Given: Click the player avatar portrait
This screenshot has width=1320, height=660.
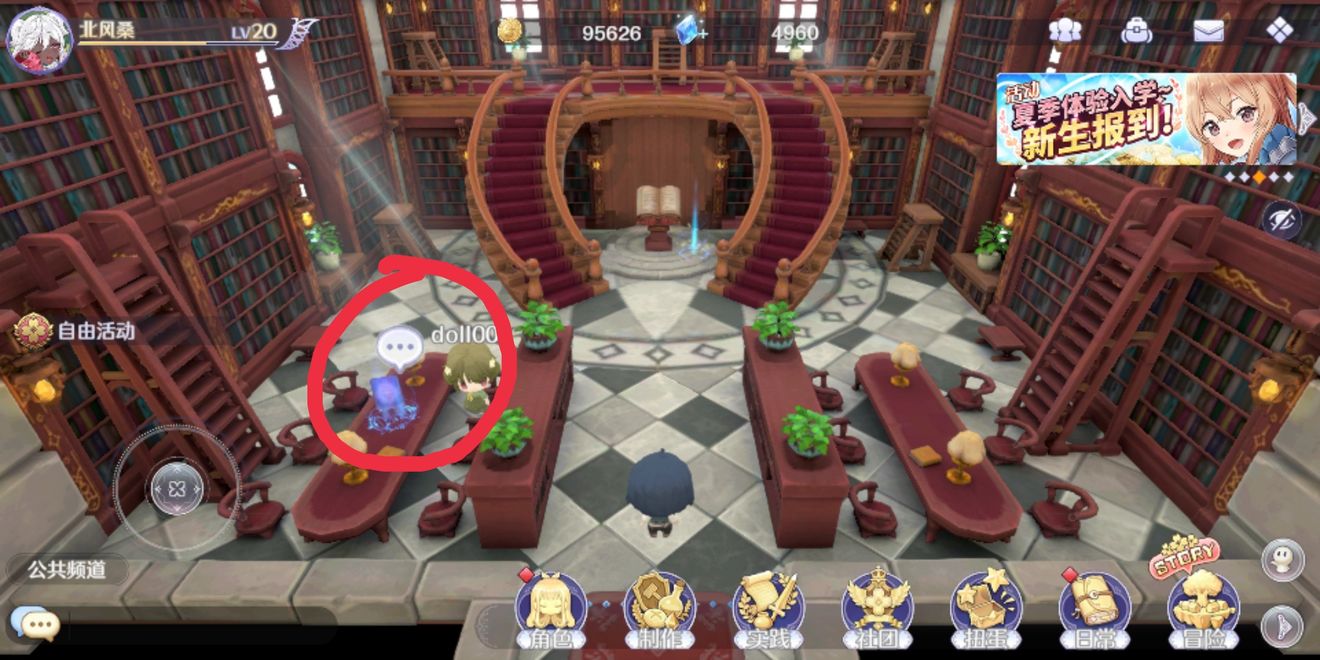Looking at the screenshot, I should pyautogui.click(x=38, y=40).
